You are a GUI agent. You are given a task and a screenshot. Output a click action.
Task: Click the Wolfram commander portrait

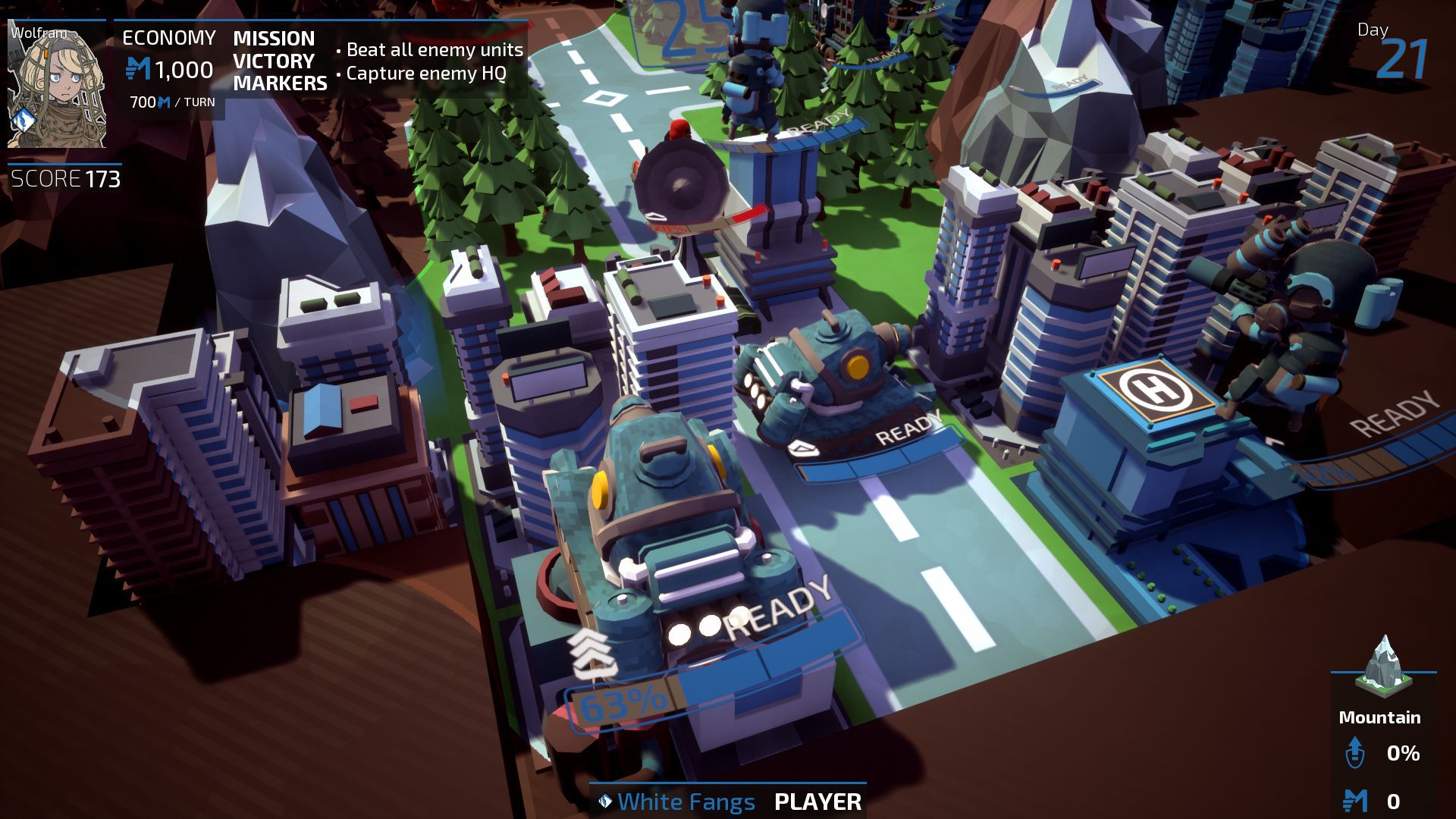(57, 85)
